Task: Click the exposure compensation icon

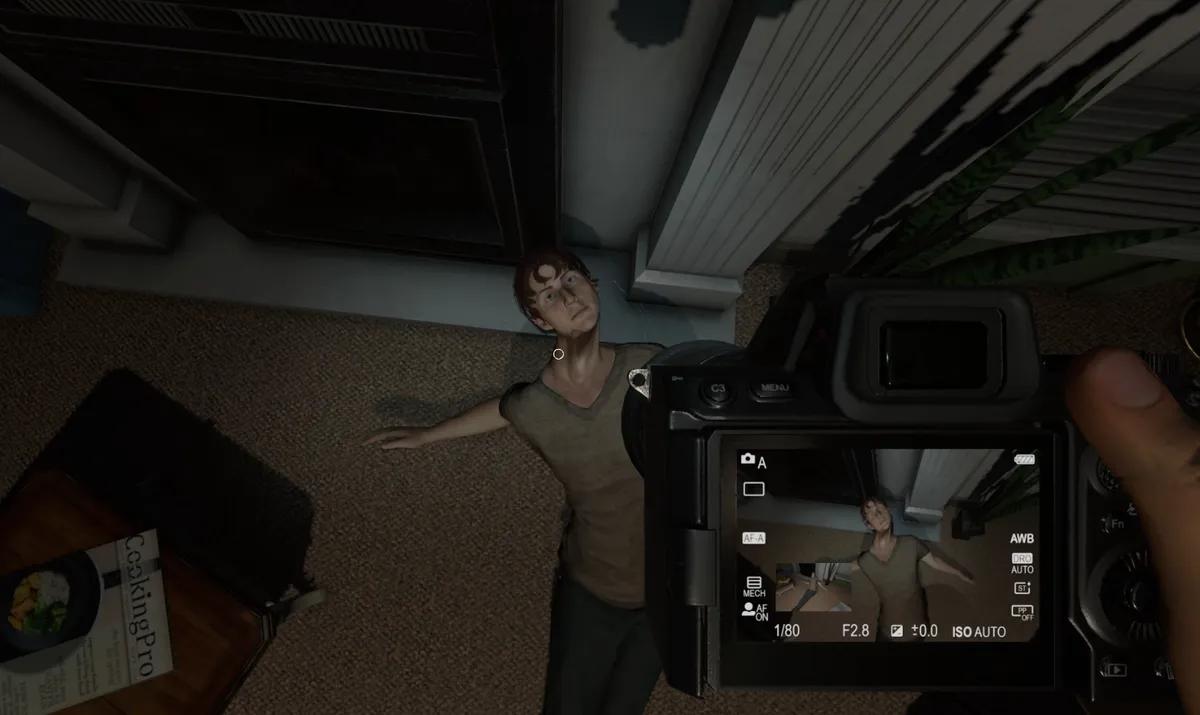Action: (x=897, y=631)
